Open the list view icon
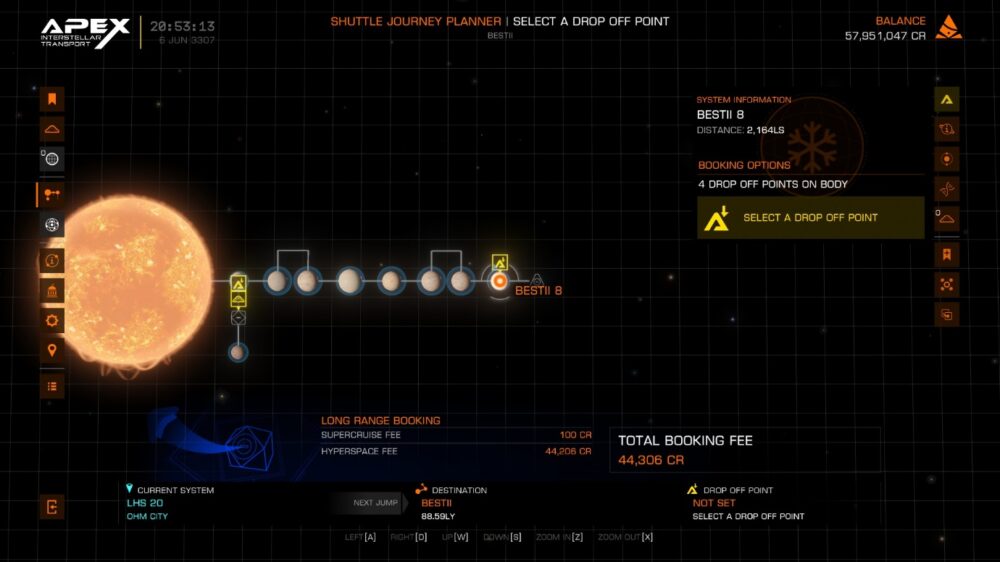This screenshot has height=562, width=1000. pyautogui.click(x=52, y=386)
